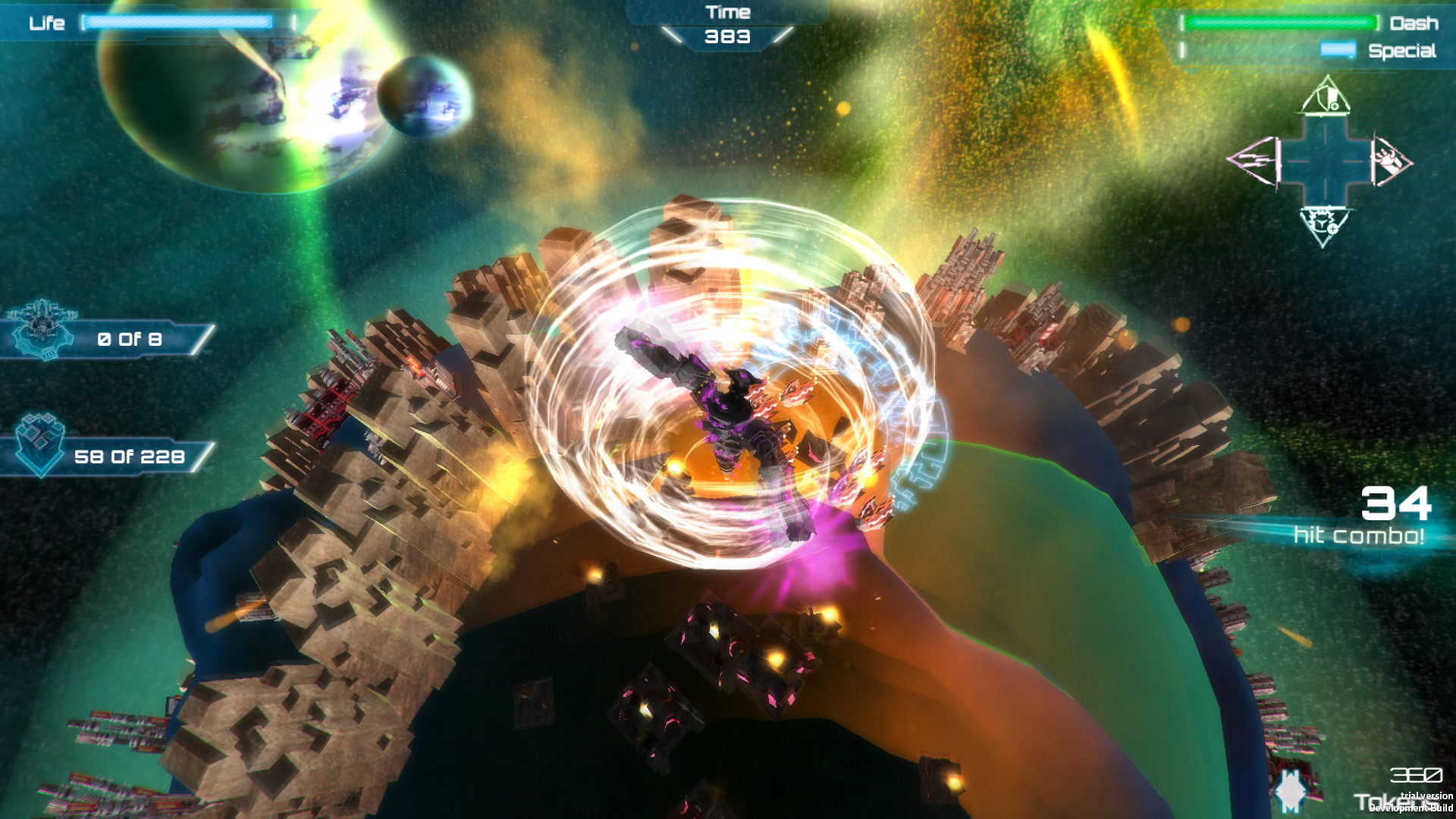
Task: Activate the beast summon icon on the d-pad bottom
Action: [1321, 225]
